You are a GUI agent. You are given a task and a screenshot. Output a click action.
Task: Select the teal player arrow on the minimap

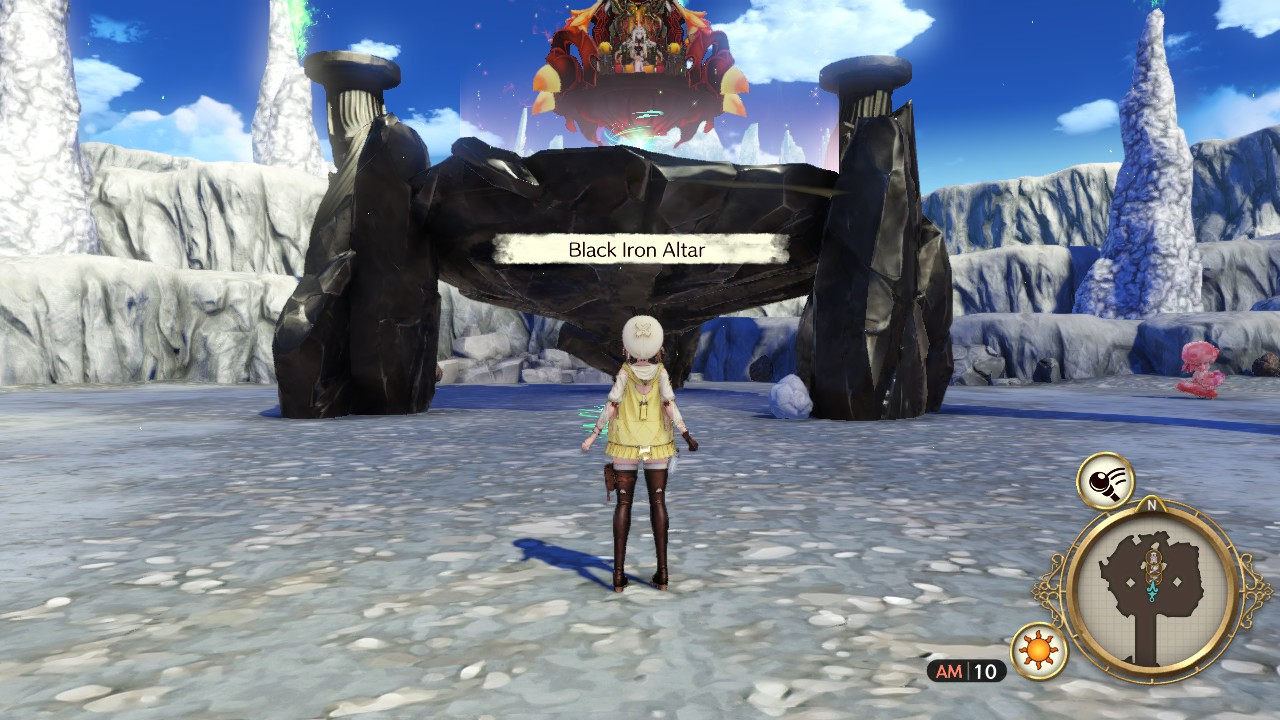[x=1153, y=590]
